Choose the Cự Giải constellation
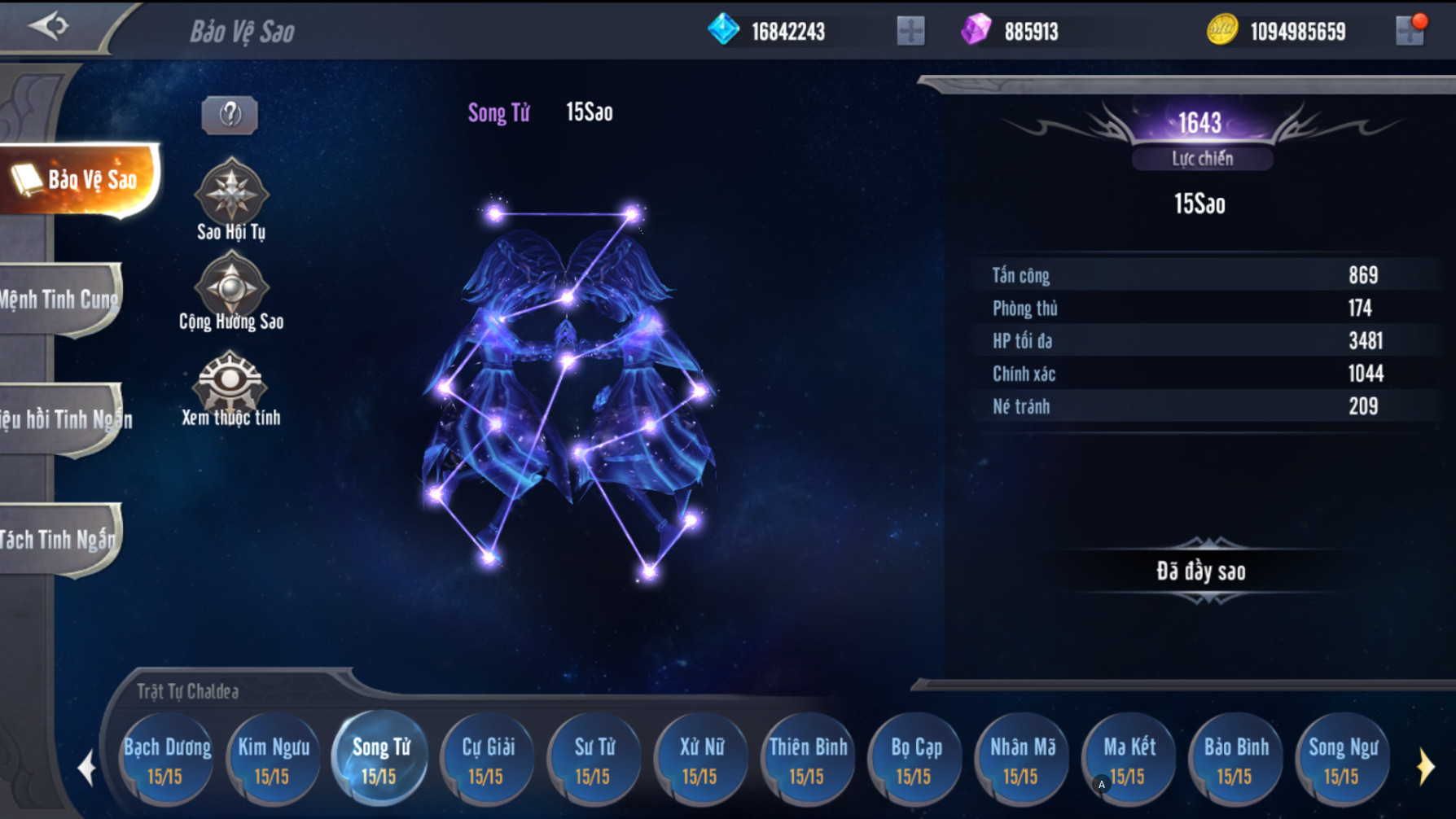Image resolution: width=1456 pixels, height=819 pixels. [x=488, y=760]
